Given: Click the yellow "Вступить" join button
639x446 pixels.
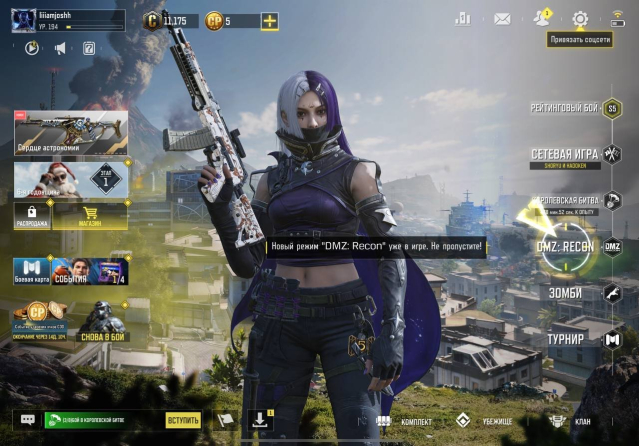Looking at the screenshot, I should pyautogui.click(x=183, y=421).
